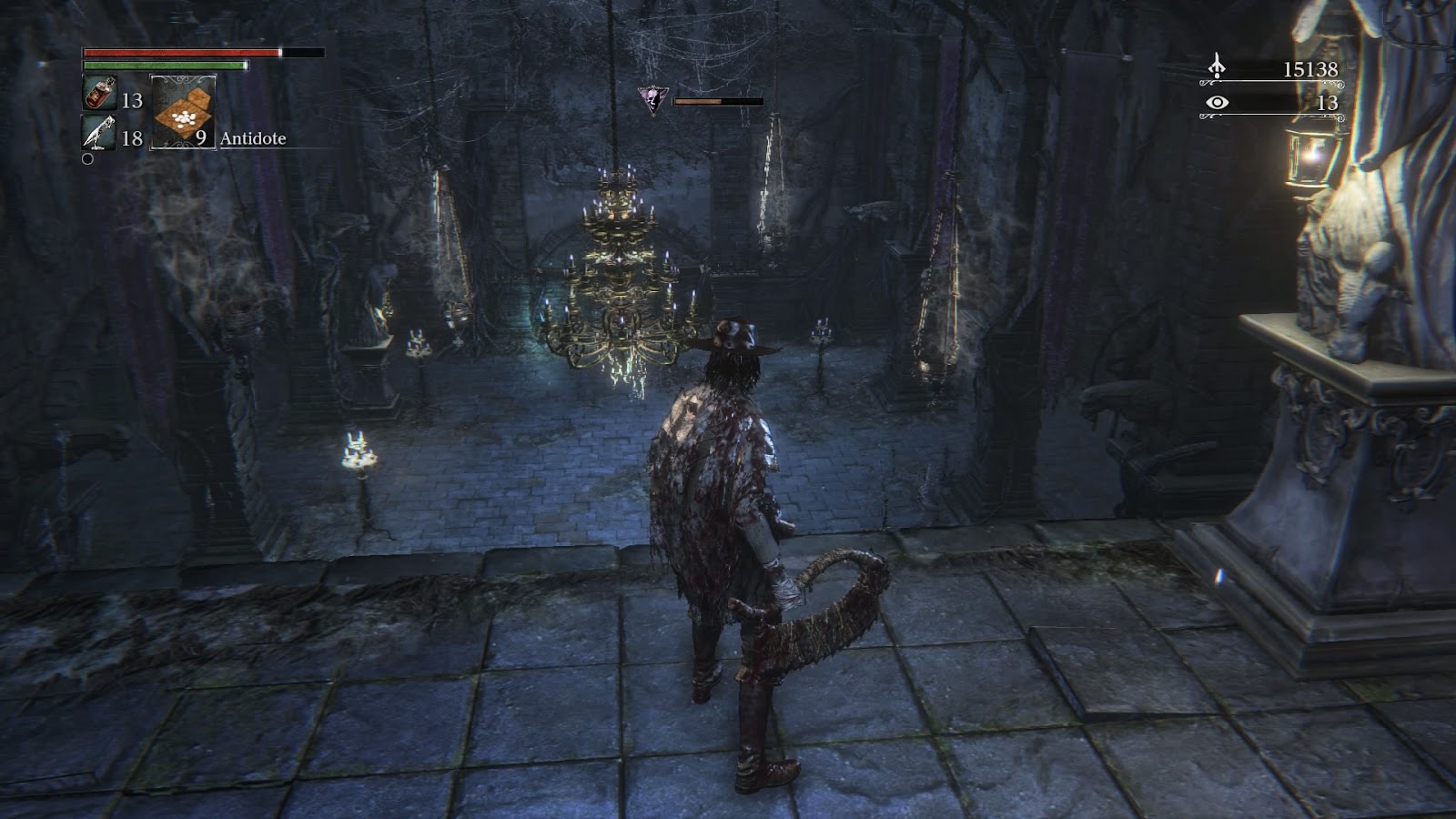The height and width of the screenshot is (819, 1456).
Task: Select the Blood Echoes caryll rune icon
Action: (x=1216, y=66)
